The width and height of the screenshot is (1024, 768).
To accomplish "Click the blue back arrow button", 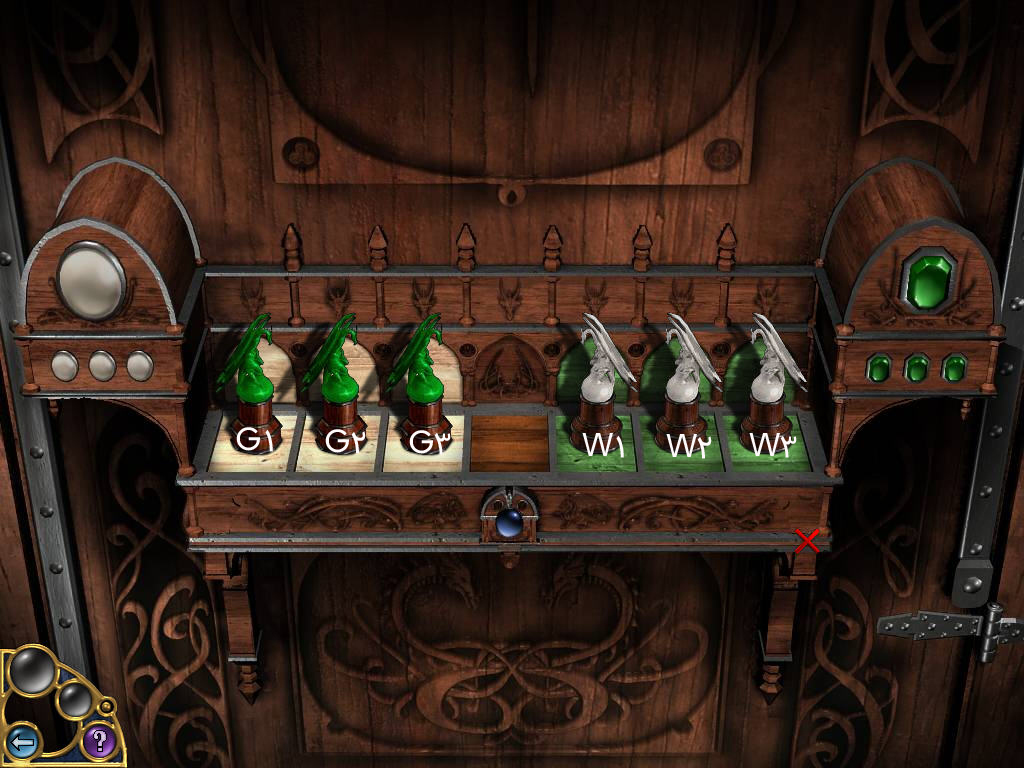I will 23,742.
